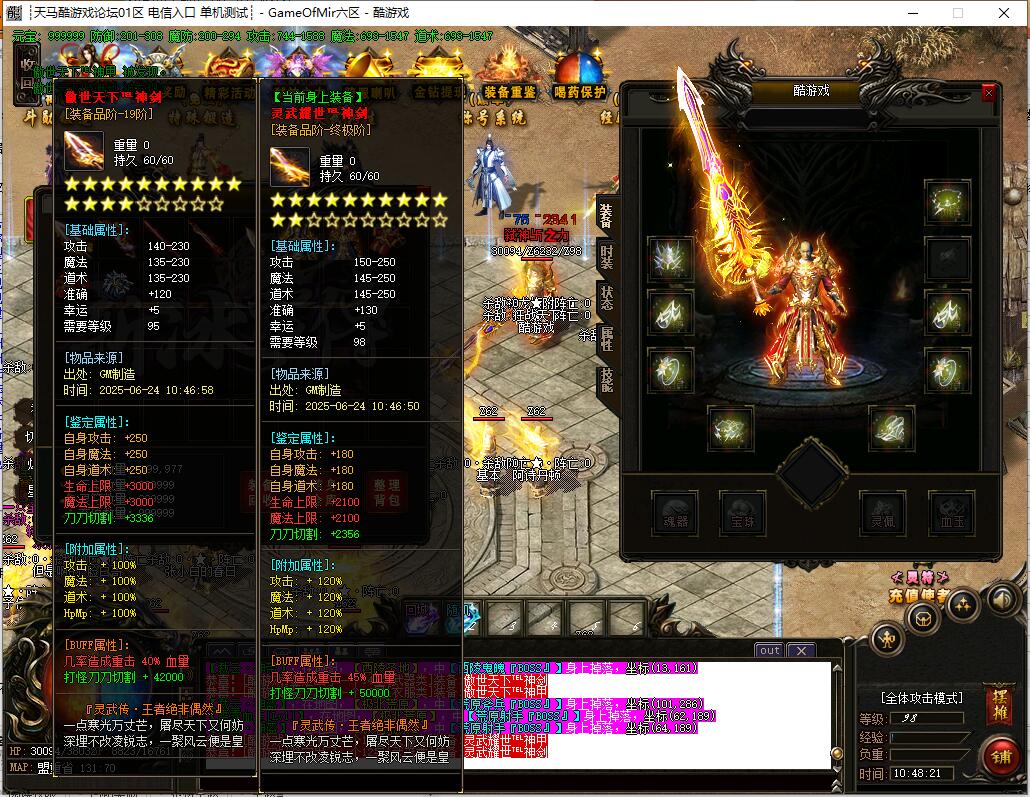Image resolution: width=1030 pixels, height=797 pixels.
Task: Close the character equipment panel
Action: coord(988,93)
